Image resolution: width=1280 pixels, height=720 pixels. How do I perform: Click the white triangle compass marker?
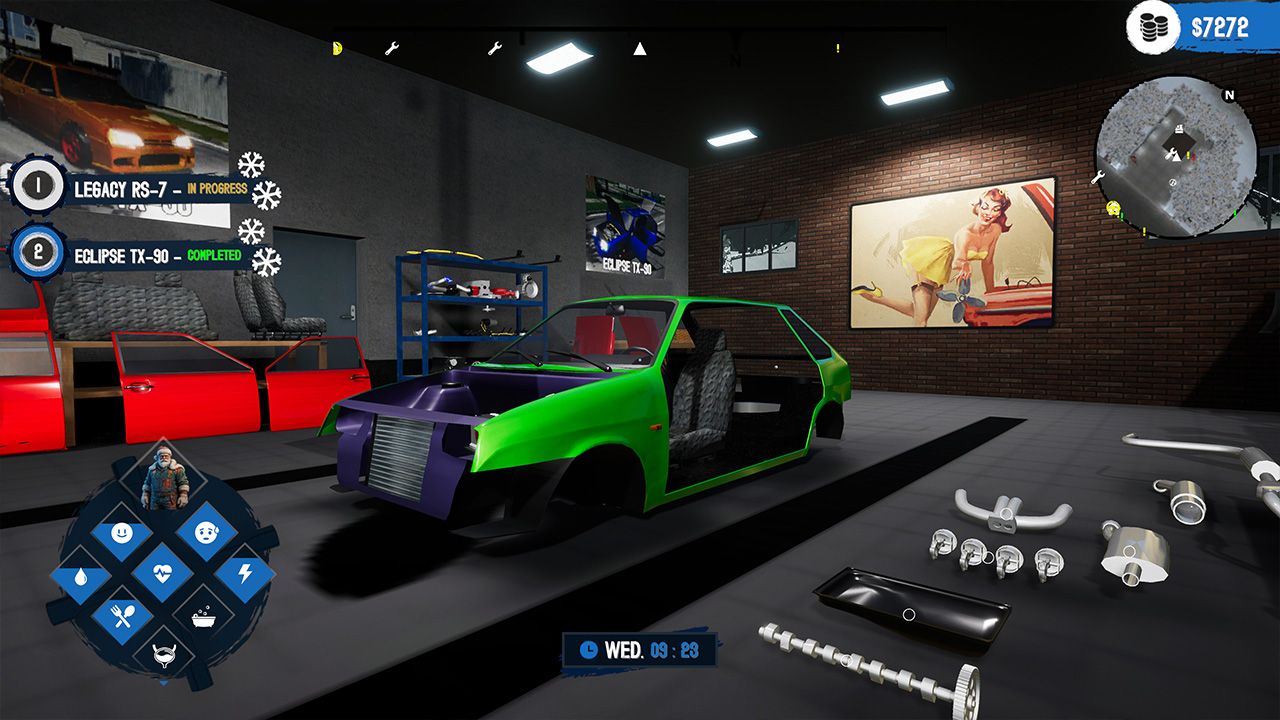point(640,48)
